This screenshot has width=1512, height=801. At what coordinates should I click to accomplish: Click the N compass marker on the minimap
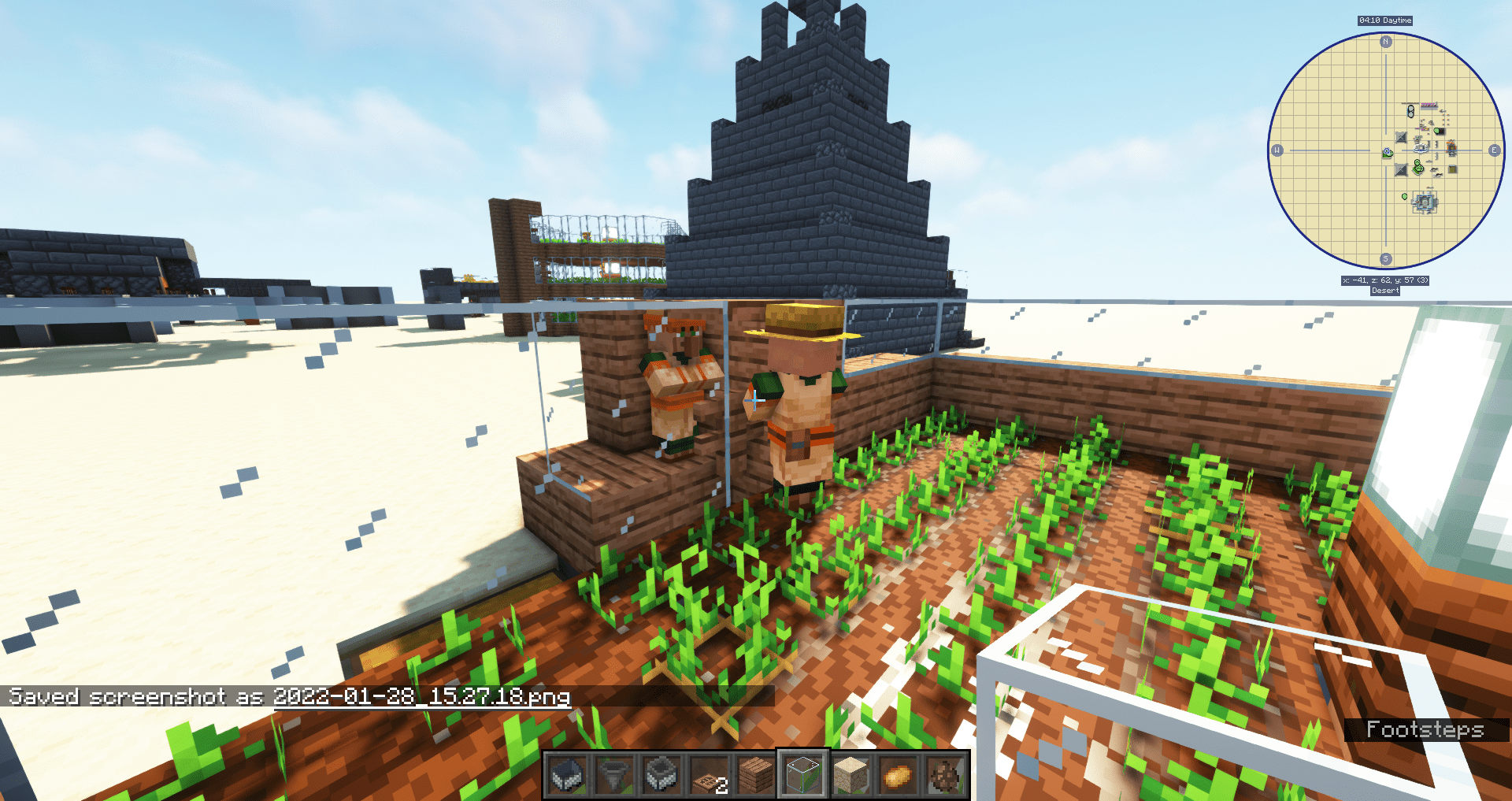[x=1384, y=42]
